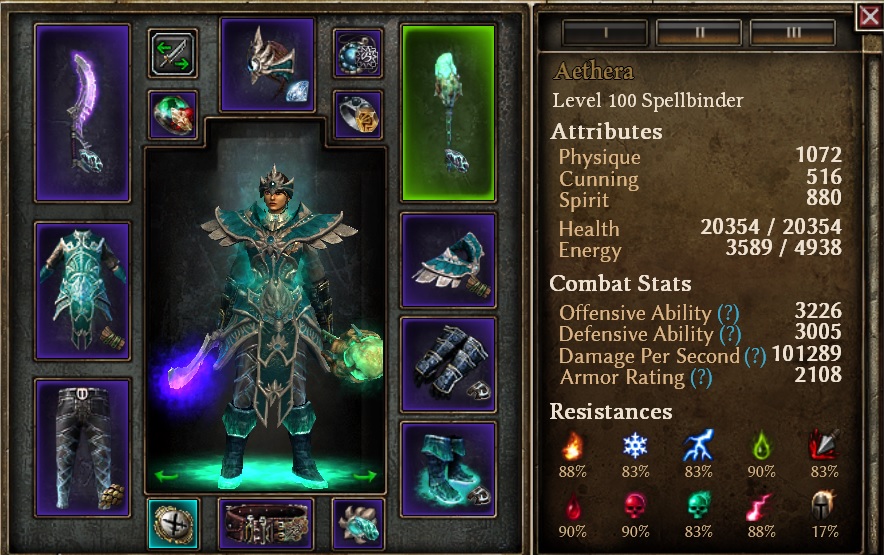Select the red and green ring slot
The width and height of the screenshot is (884, 555).
173,114
